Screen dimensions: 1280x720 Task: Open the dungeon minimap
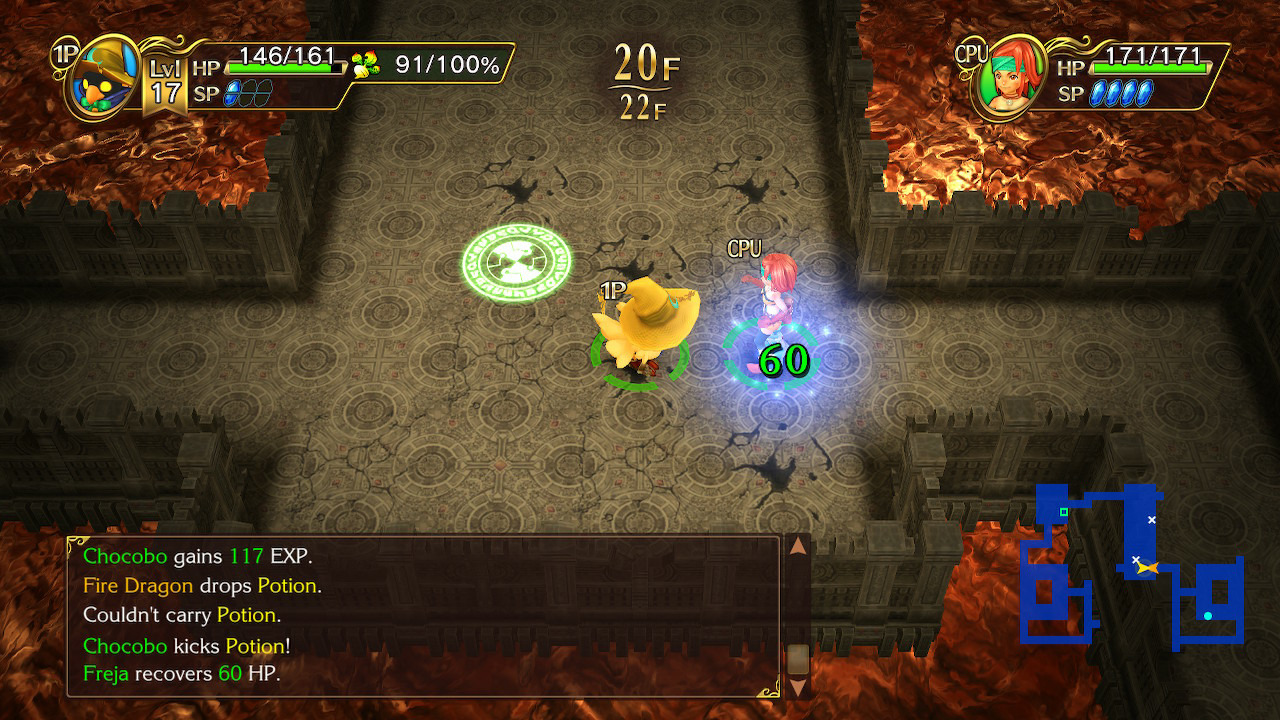[1133, 566]
